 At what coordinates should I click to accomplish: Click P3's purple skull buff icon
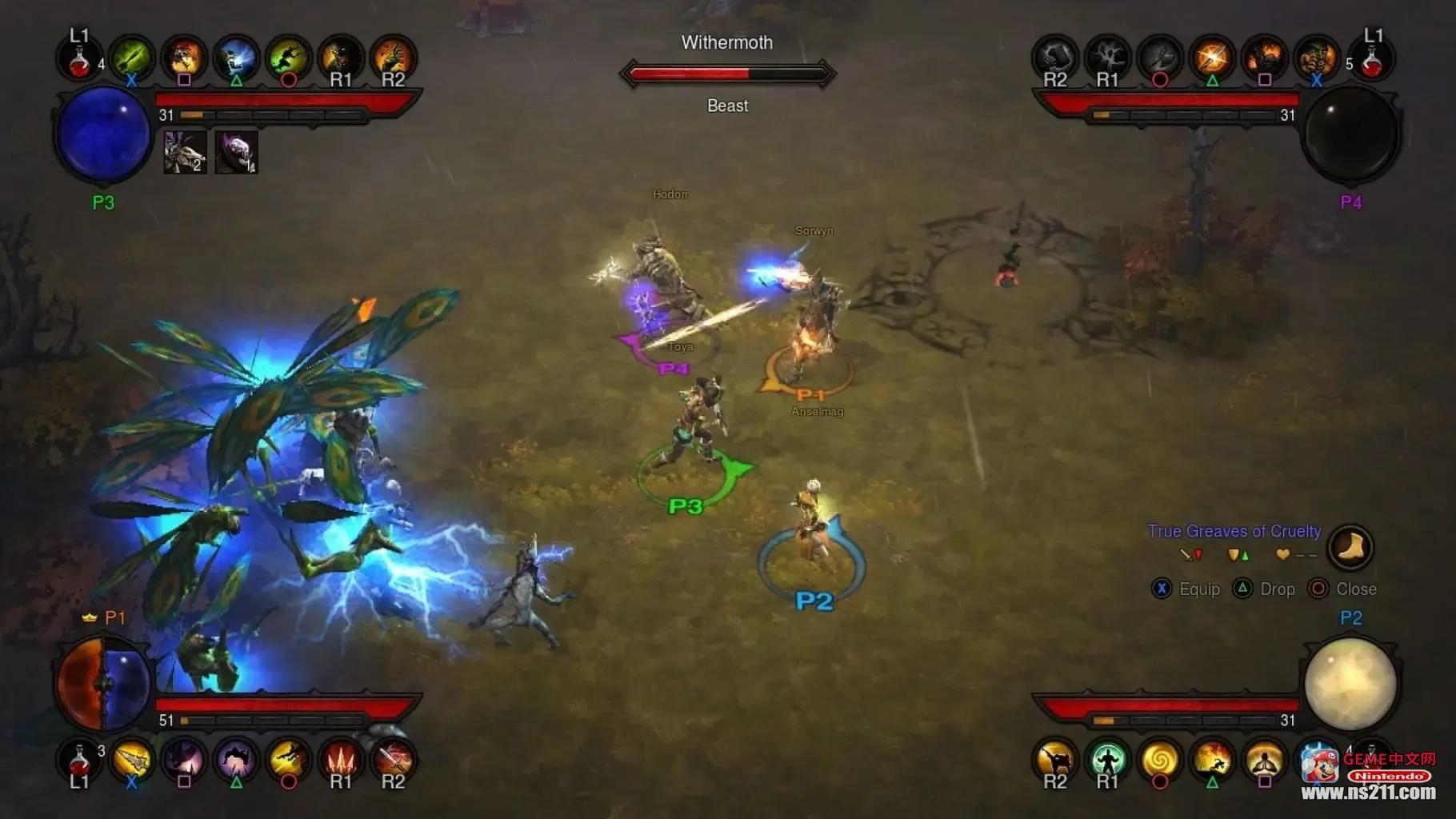[236, 151]
